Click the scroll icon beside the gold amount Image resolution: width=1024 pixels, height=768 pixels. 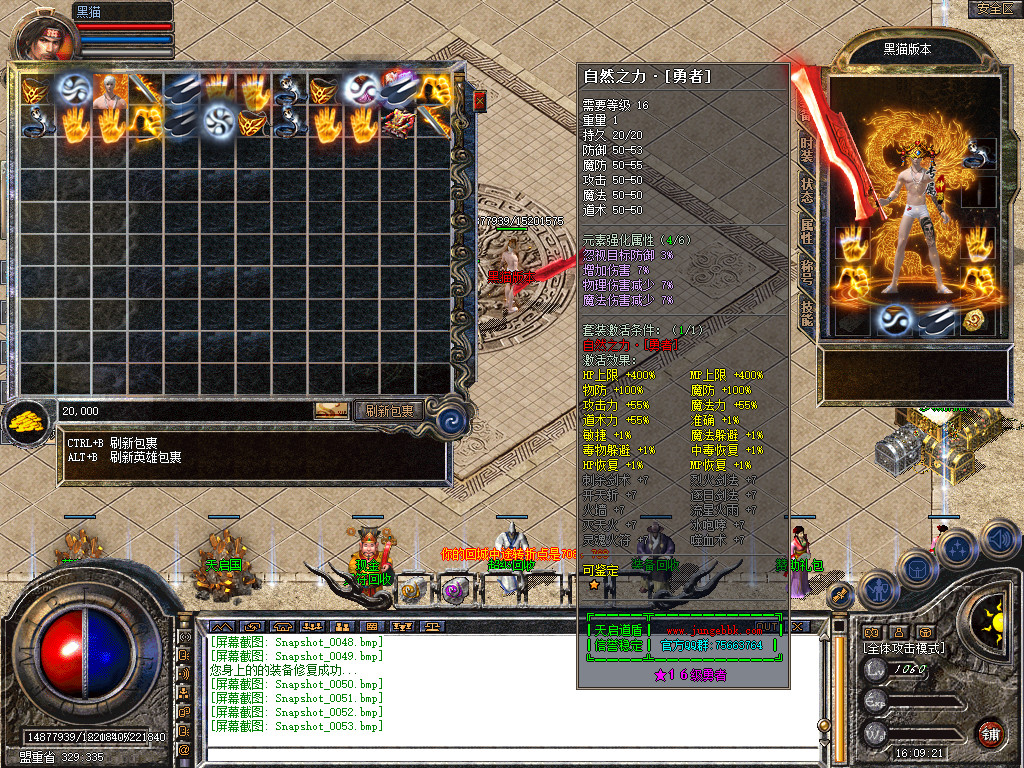pyautogui.click(x=332, y=410)
